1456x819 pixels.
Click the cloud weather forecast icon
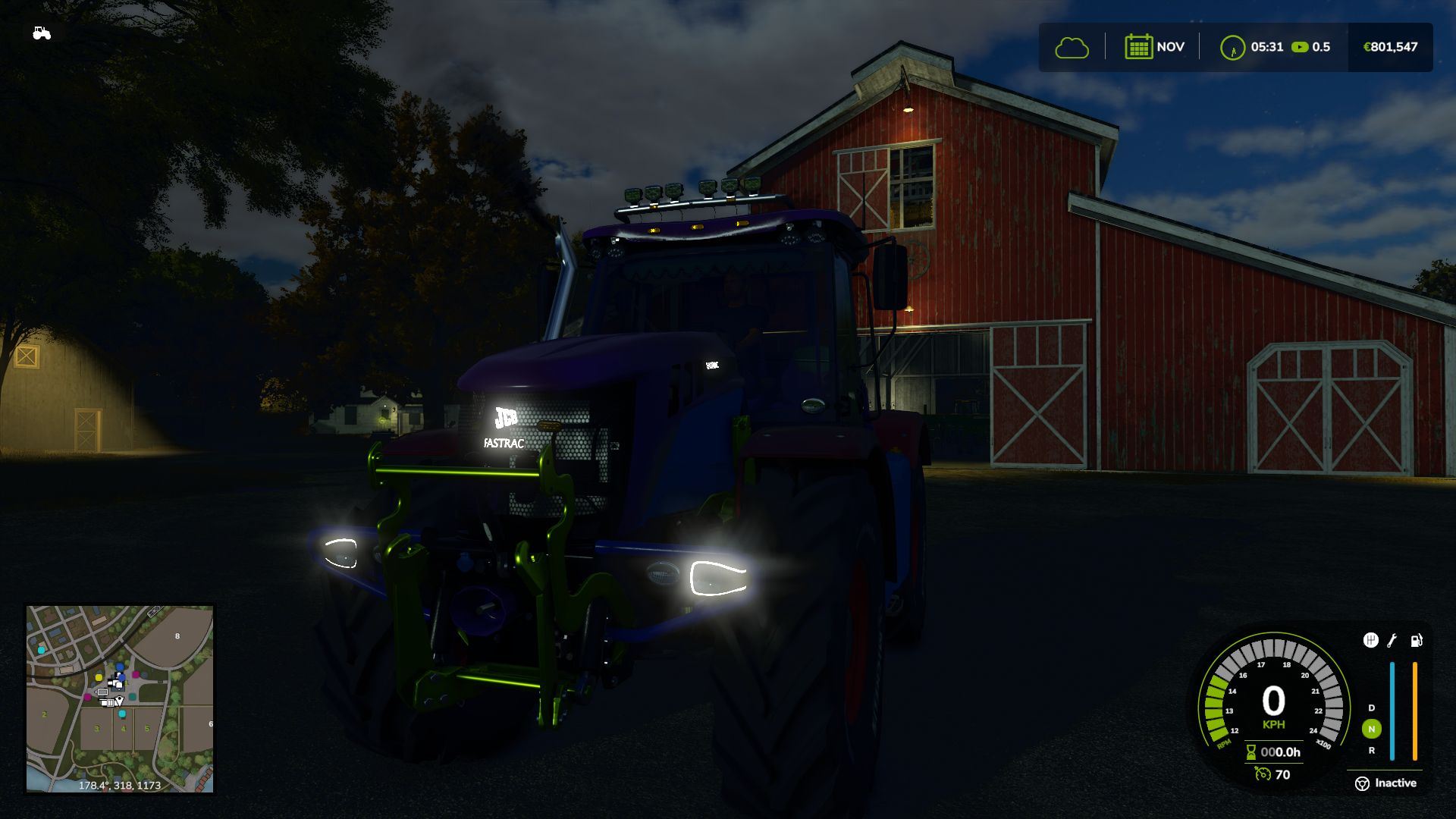pos(1072,46)
